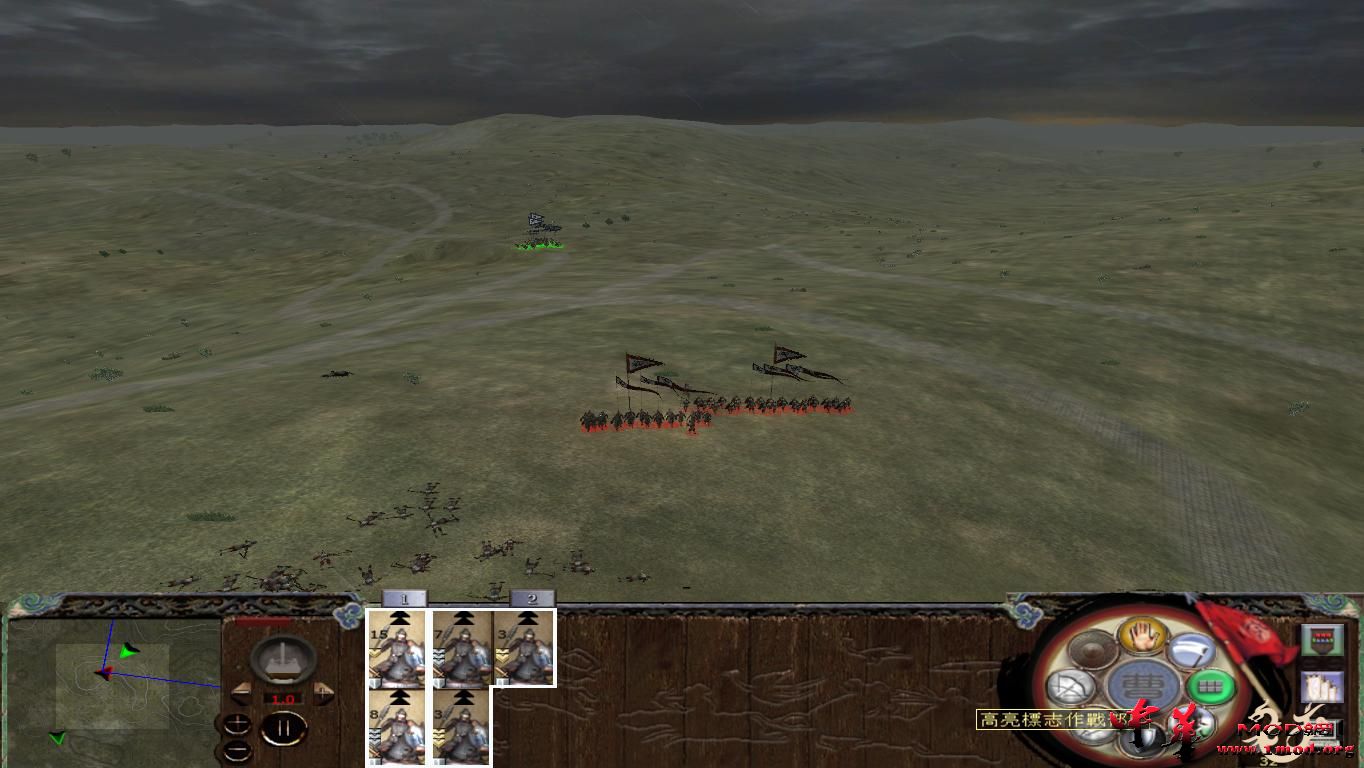The width and height of the screenshot is (1364, 768).
Task: Toggle fire at will with the bow icon
Action: [x=1070, y=687]
